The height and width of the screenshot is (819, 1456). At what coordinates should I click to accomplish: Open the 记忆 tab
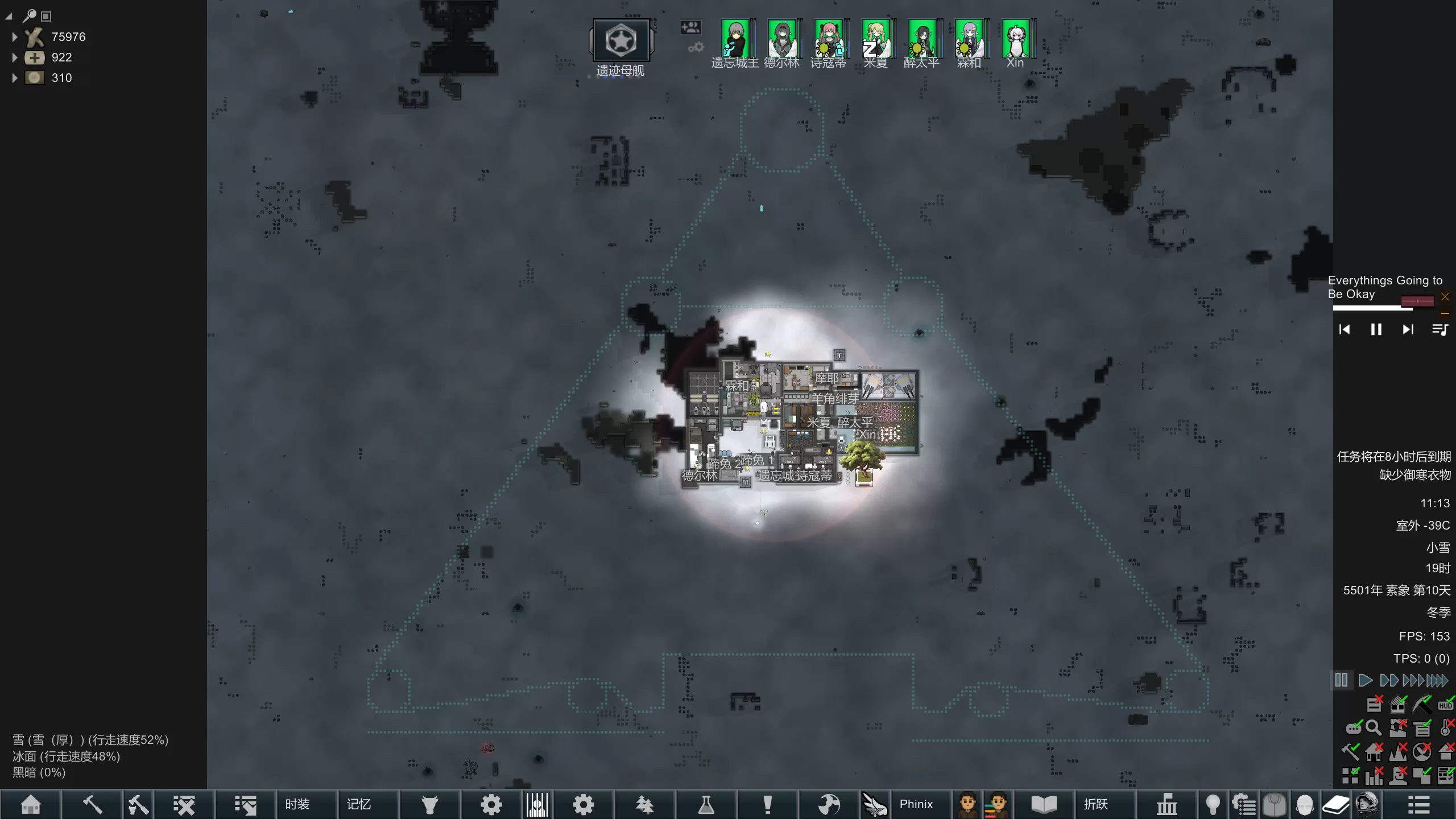click(x=359, y=804)
